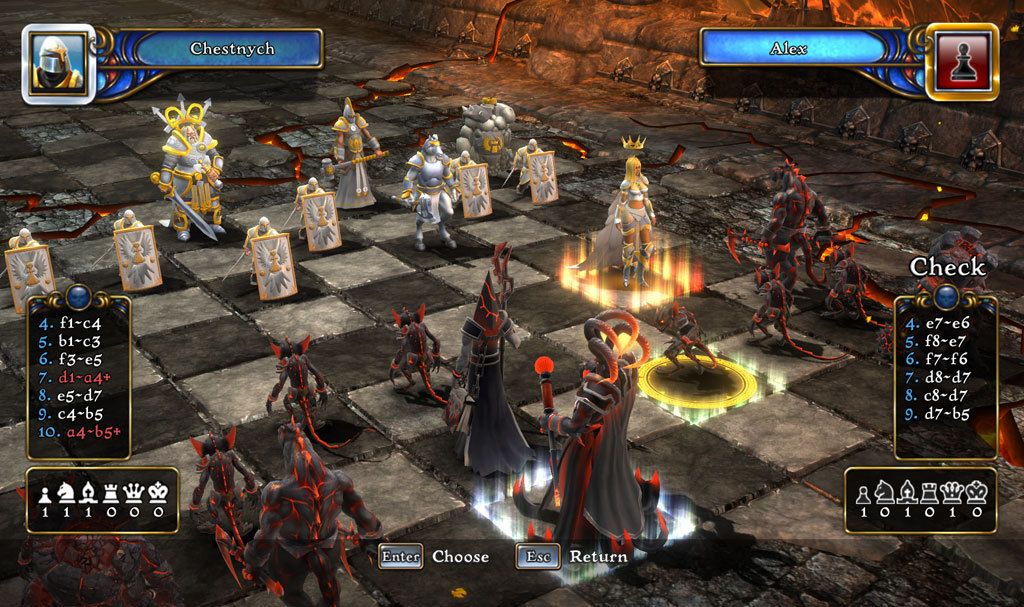Select the Chestnych name banner

(x=232, y=48)
